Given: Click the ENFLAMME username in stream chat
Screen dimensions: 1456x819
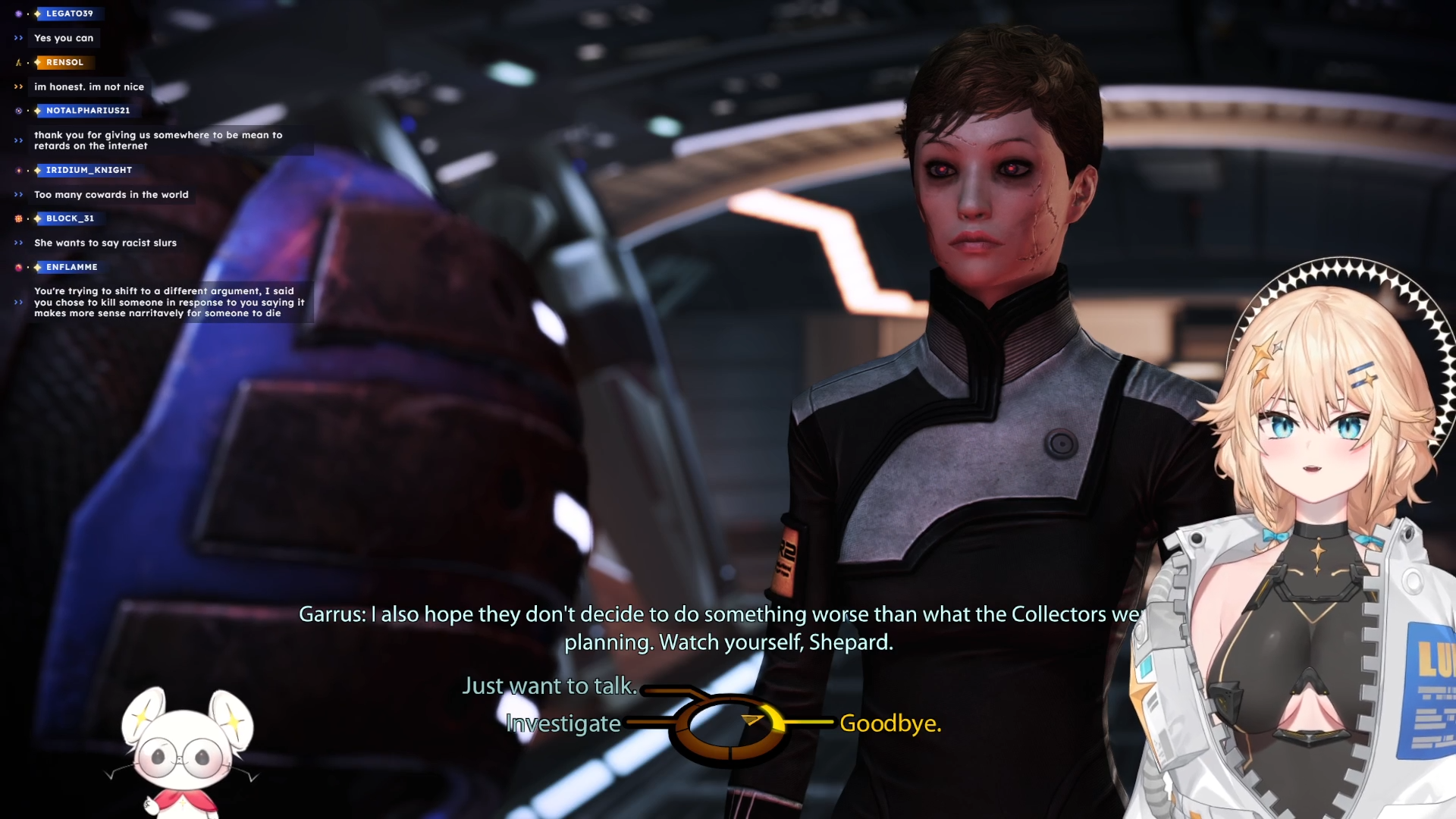Looking at the screenshot, I should click(71, 267).
